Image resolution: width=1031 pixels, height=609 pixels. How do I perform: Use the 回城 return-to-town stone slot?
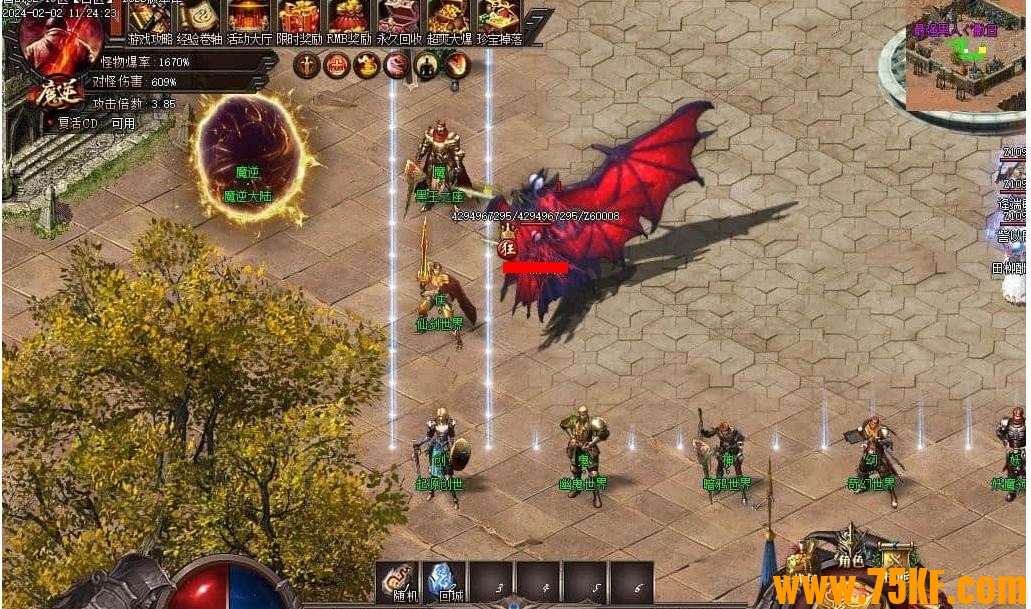(x=443, y=581)
